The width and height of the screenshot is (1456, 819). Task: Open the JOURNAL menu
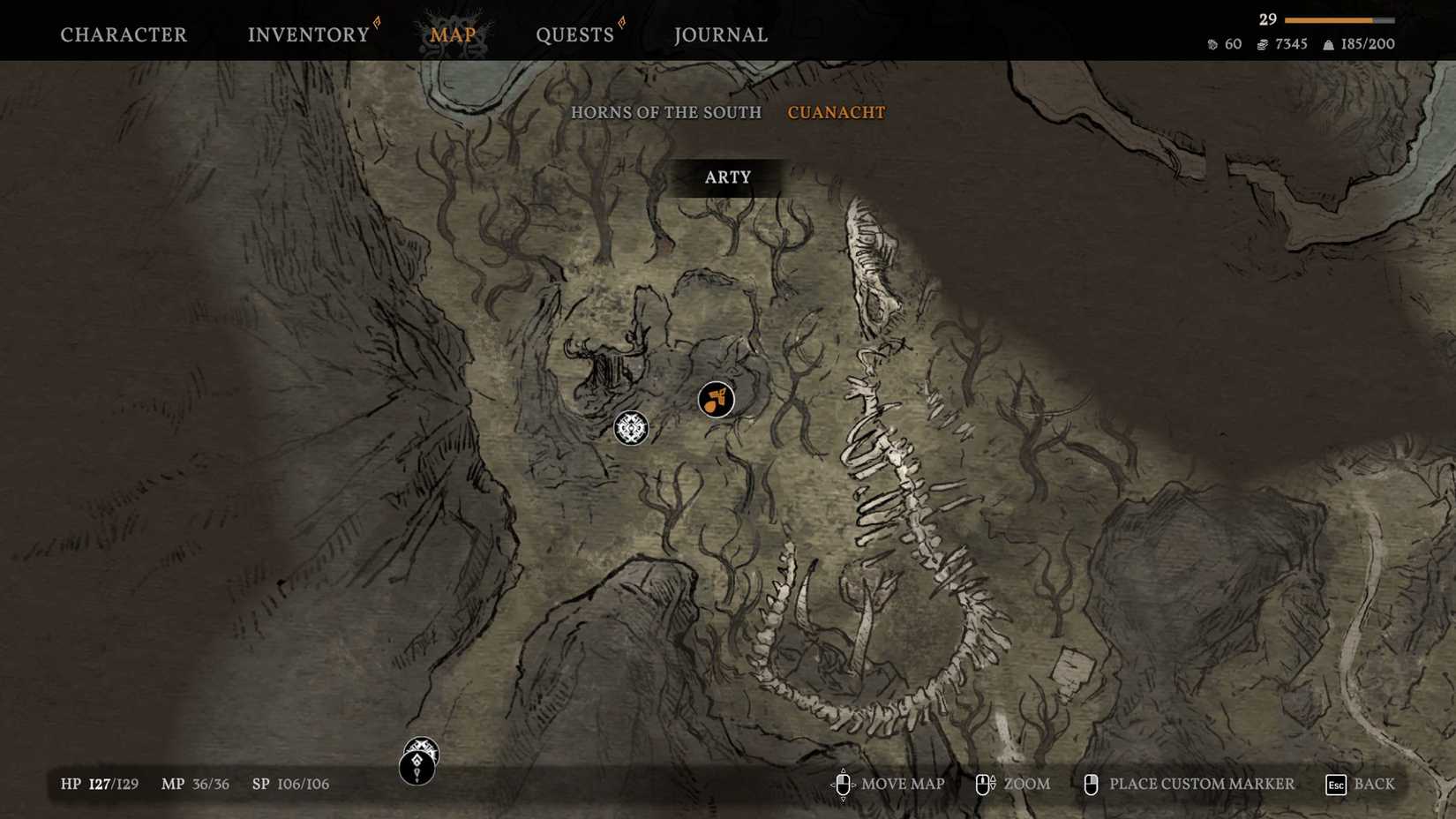720,34
